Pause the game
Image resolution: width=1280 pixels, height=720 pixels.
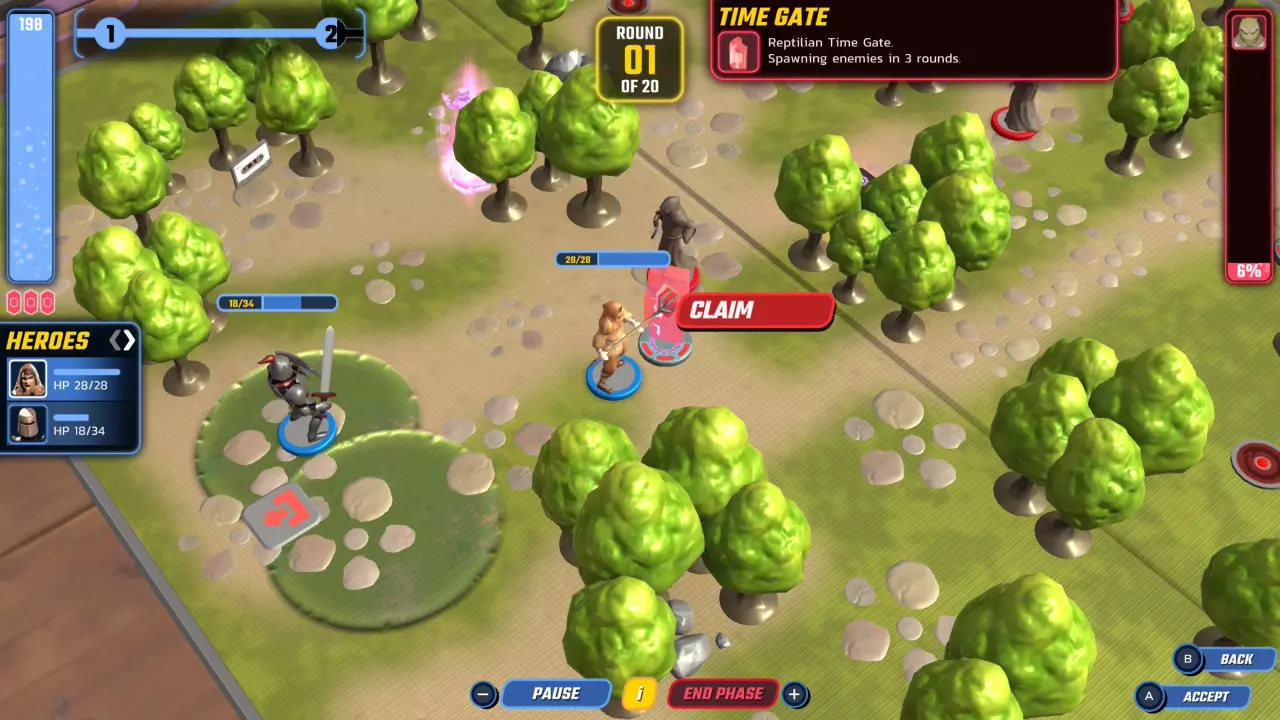[x=555, y=694]
